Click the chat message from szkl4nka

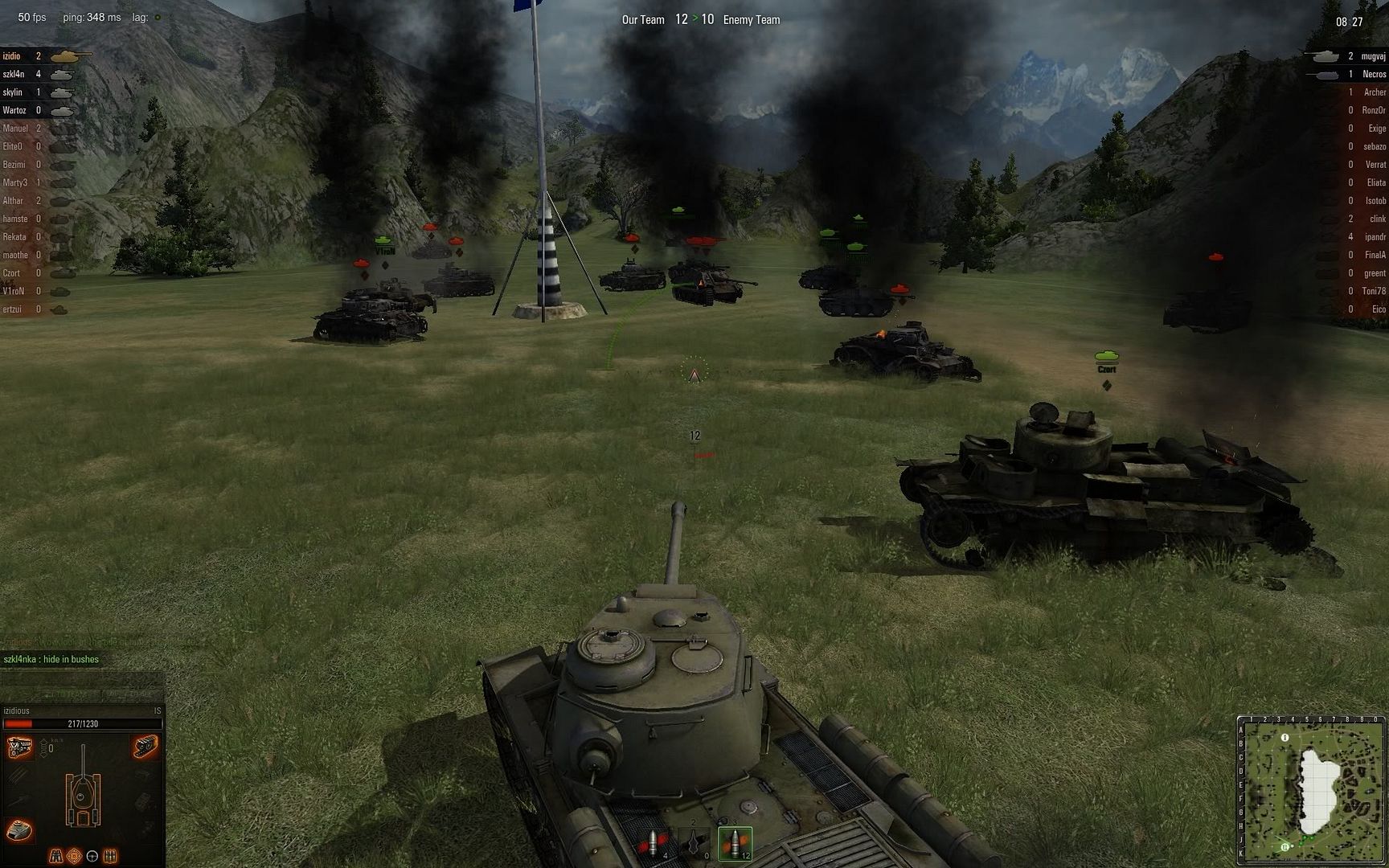click(x=51, y=659)
